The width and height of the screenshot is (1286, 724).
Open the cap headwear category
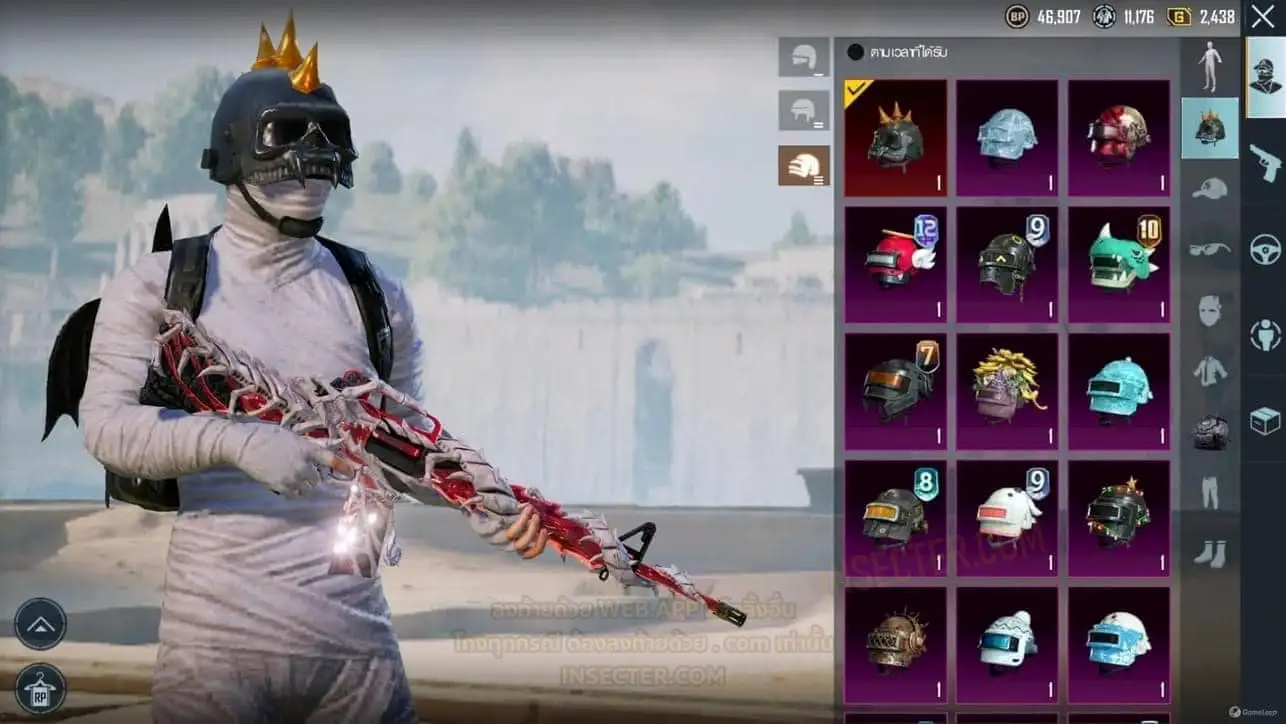tap(1210, 188)
